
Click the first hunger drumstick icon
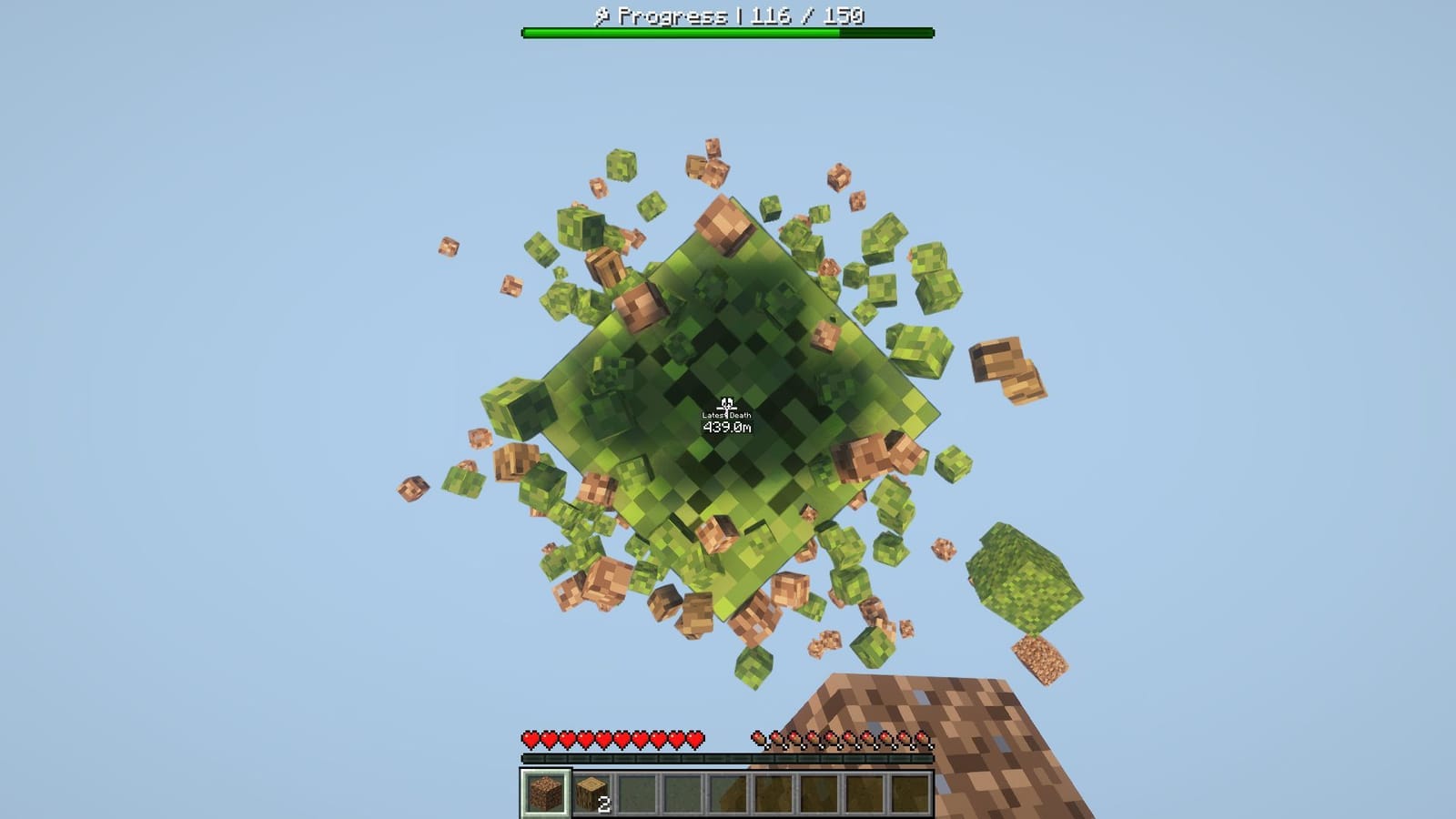click(x=757, y=737)
